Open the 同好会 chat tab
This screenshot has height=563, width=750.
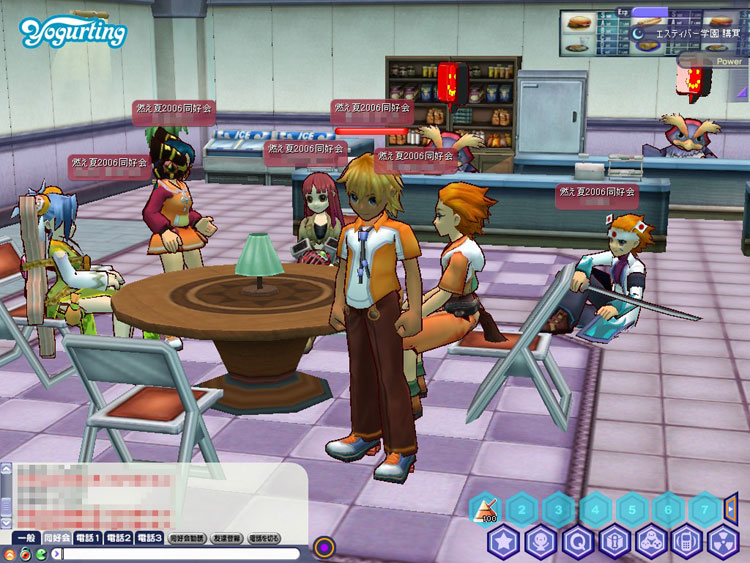[56, 538]
